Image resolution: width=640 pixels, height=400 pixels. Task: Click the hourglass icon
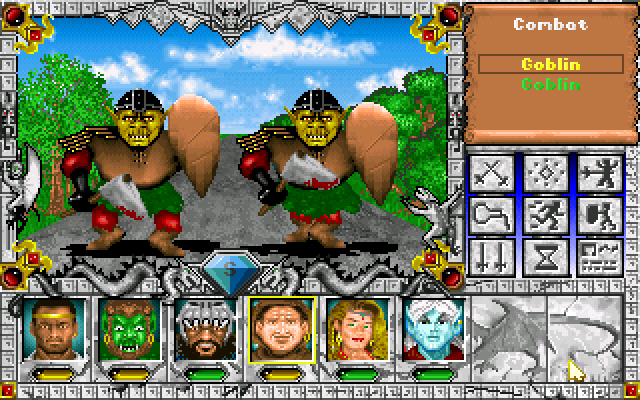pyautogui.click(x=545, y=255)
